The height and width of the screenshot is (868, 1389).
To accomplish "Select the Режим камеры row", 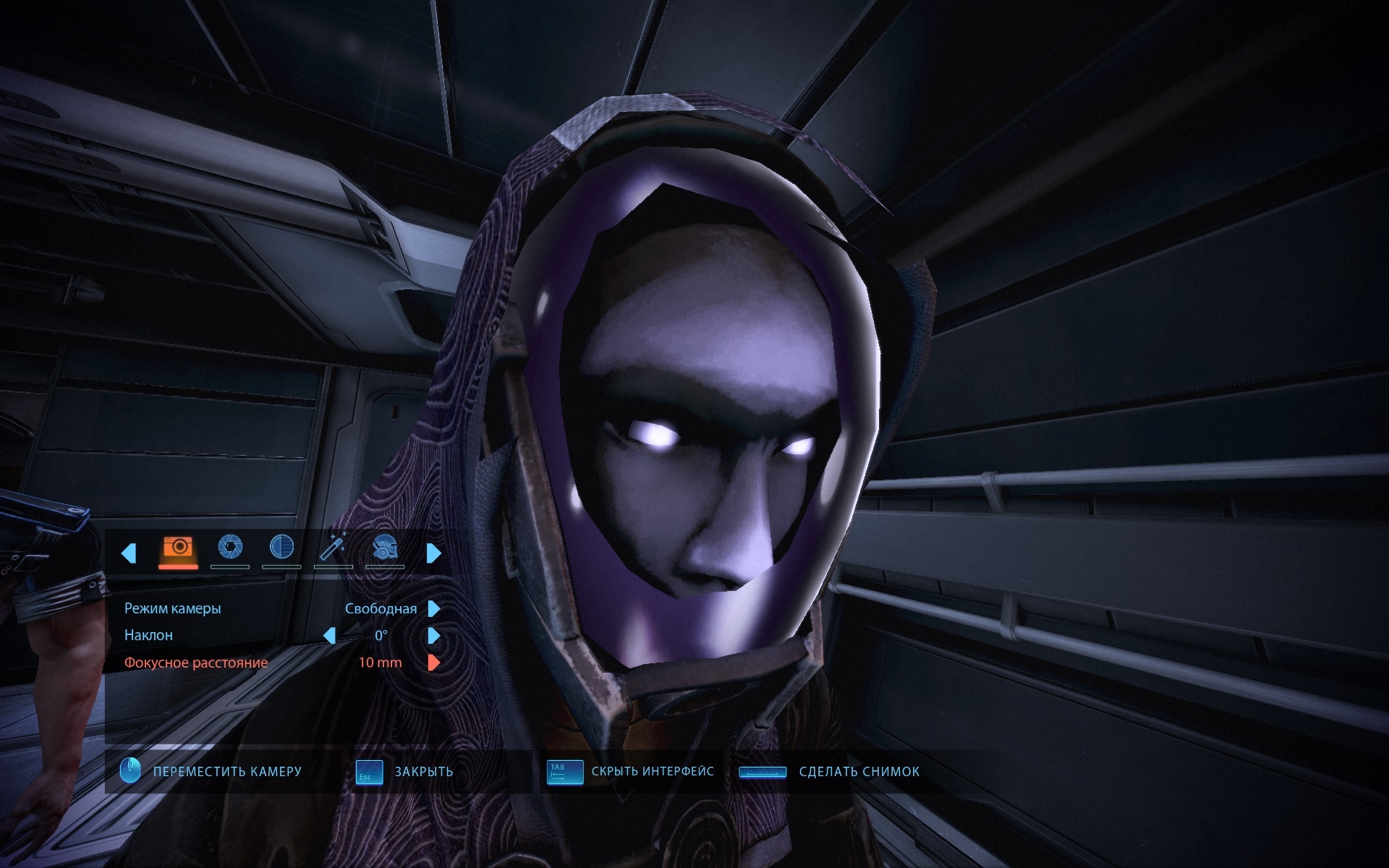I will pos(173,609).
